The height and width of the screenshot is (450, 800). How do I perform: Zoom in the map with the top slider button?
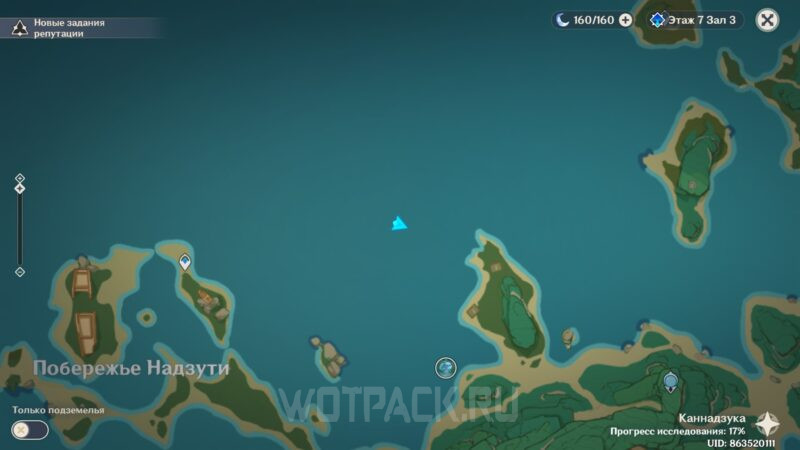point(19,179)
